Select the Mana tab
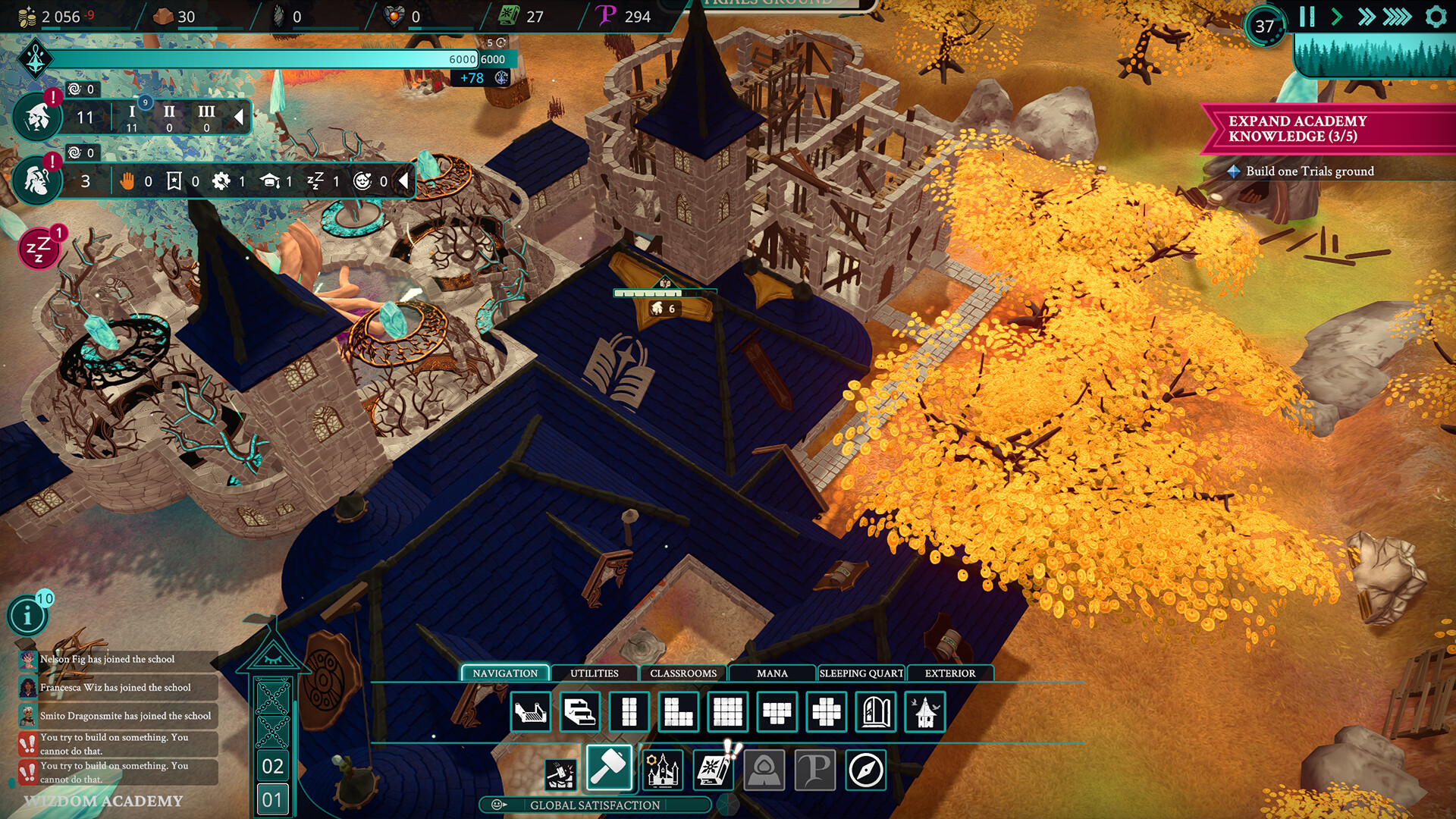The width and height of the screenshot is (1456, 819). (772, 673)
